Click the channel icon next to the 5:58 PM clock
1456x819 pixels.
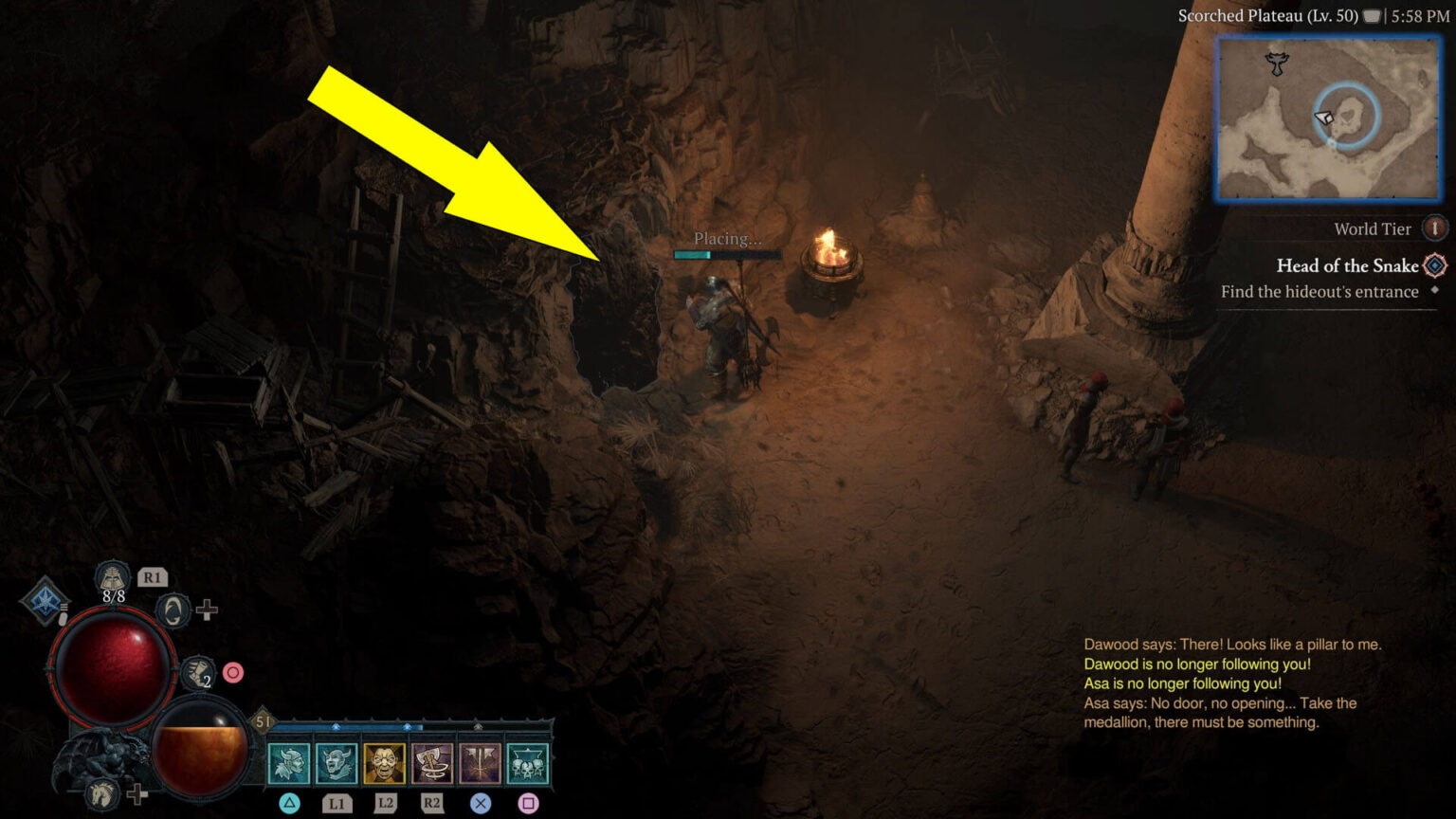[x=1371, y=14]
